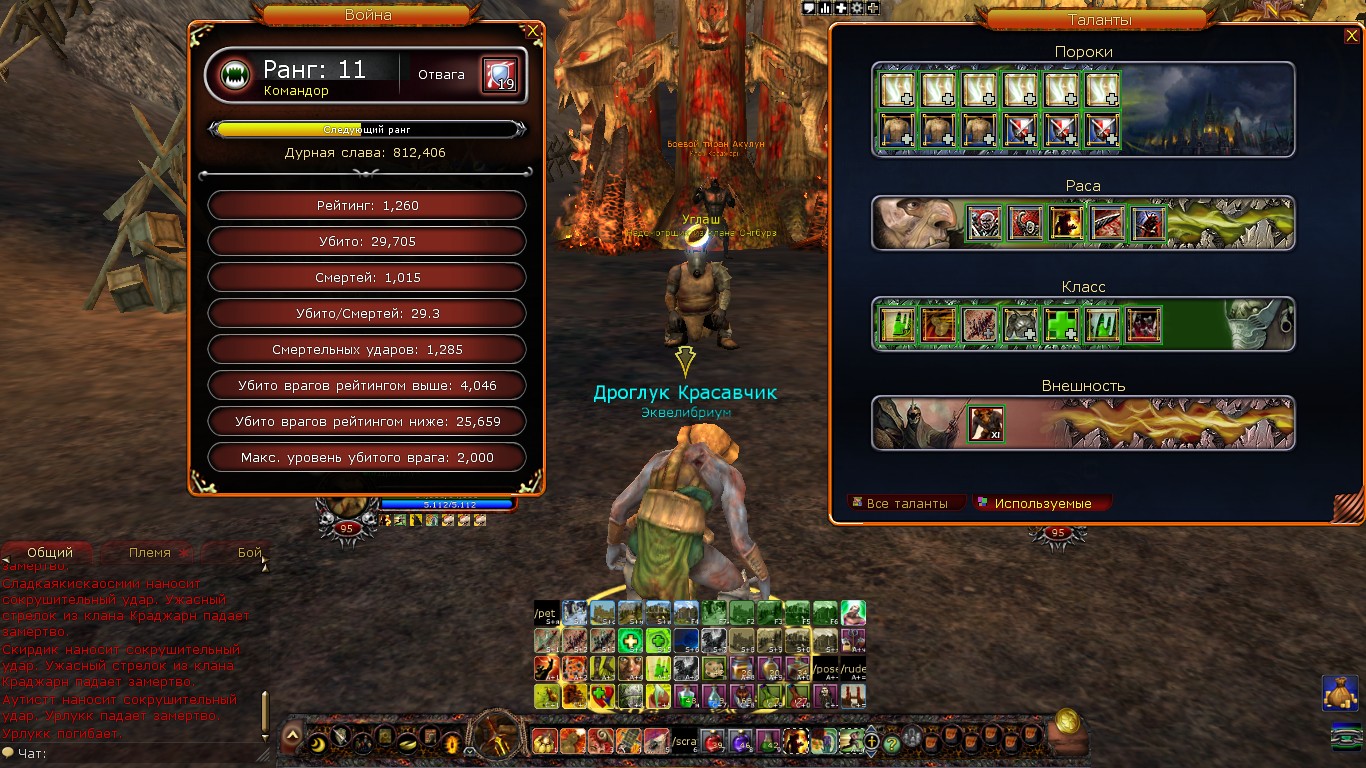Open the Общий chat tab
The height and width of the screenshot is (768, 1366).
click(49, 552)
